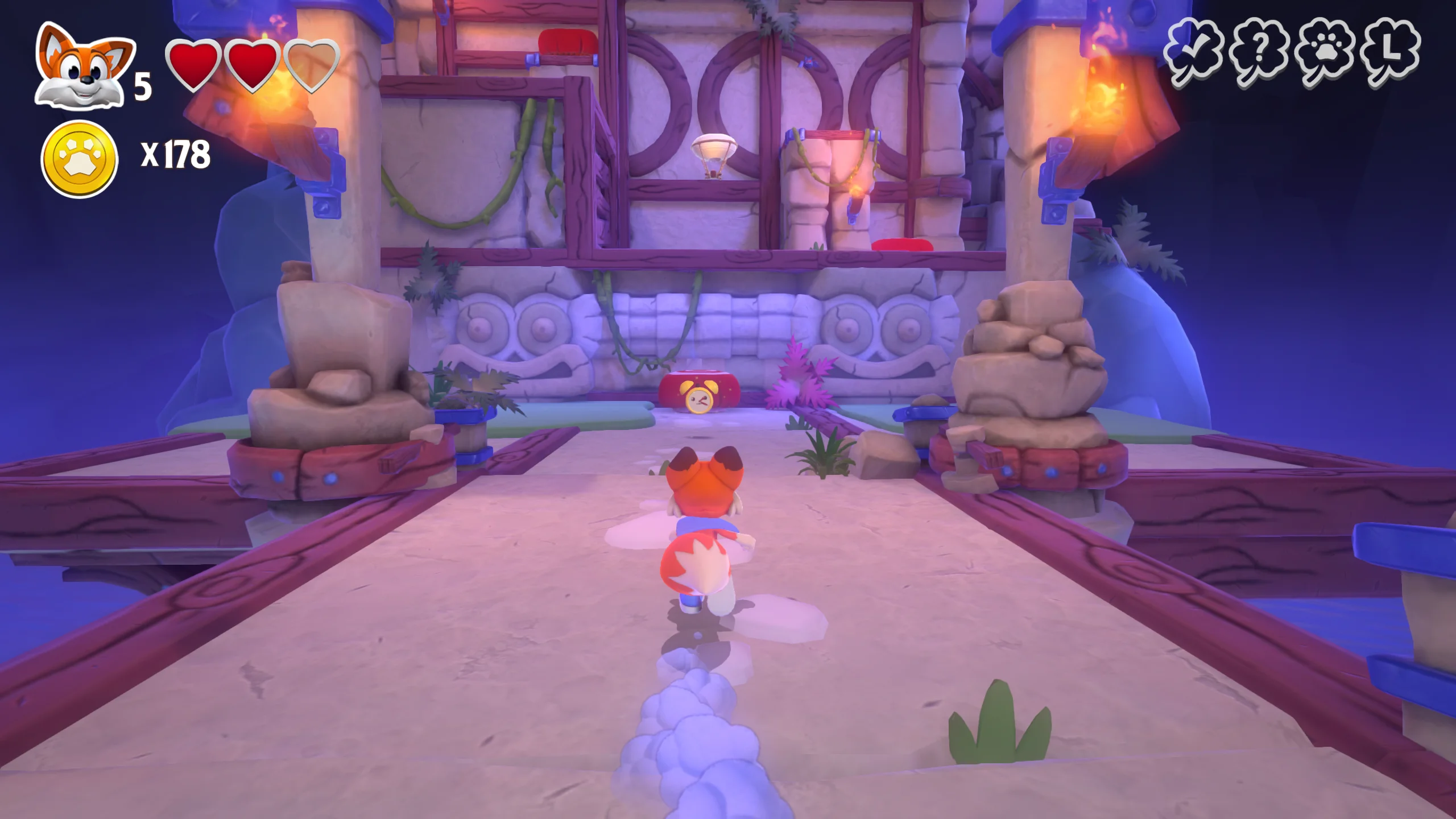Choose the paw print clover icon
This screenshot has width=1456, height=819.
pyautogui.click(x=1325, y=52)
